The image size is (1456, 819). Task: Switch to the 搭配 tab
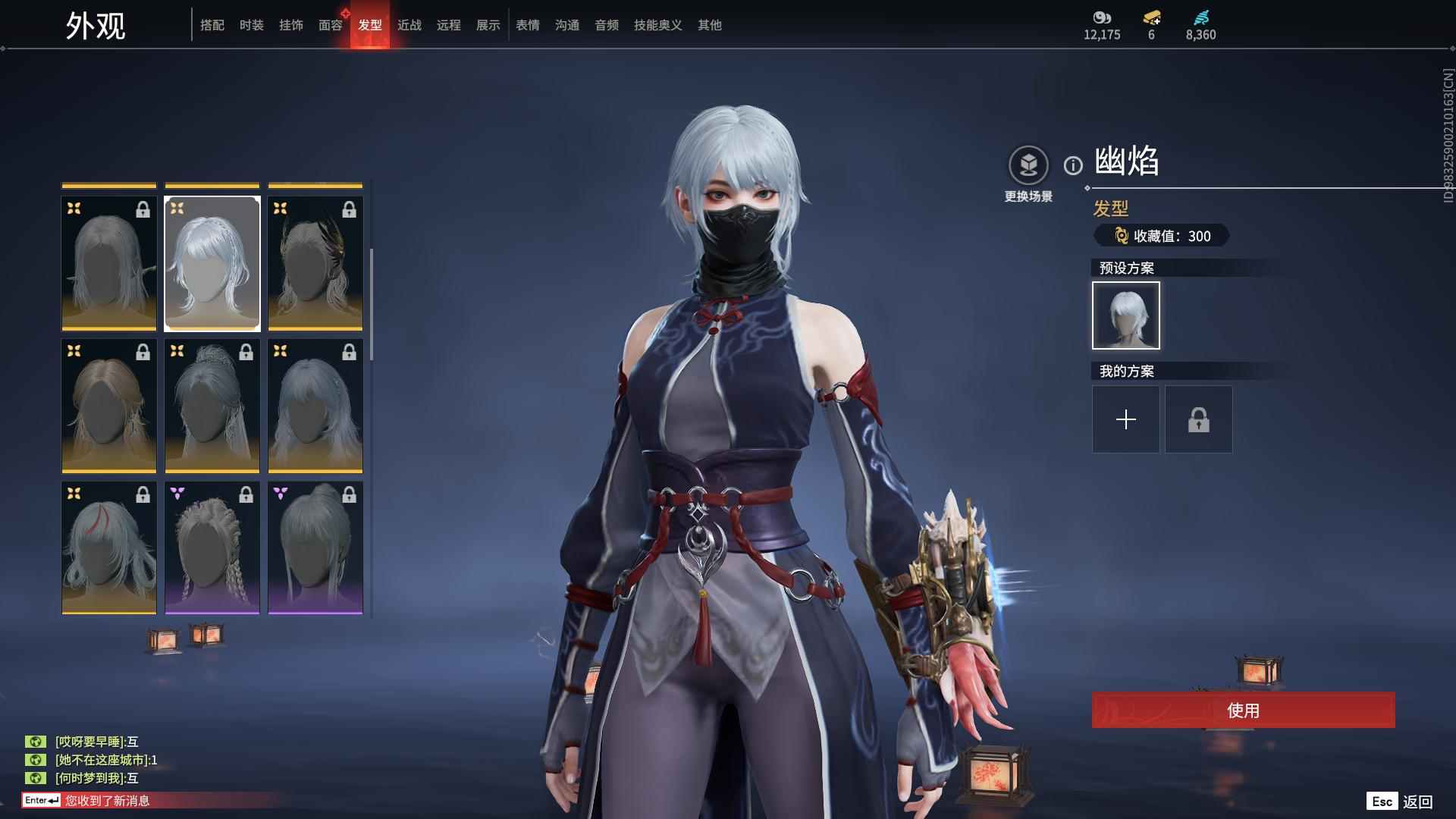tap(212, 25)
